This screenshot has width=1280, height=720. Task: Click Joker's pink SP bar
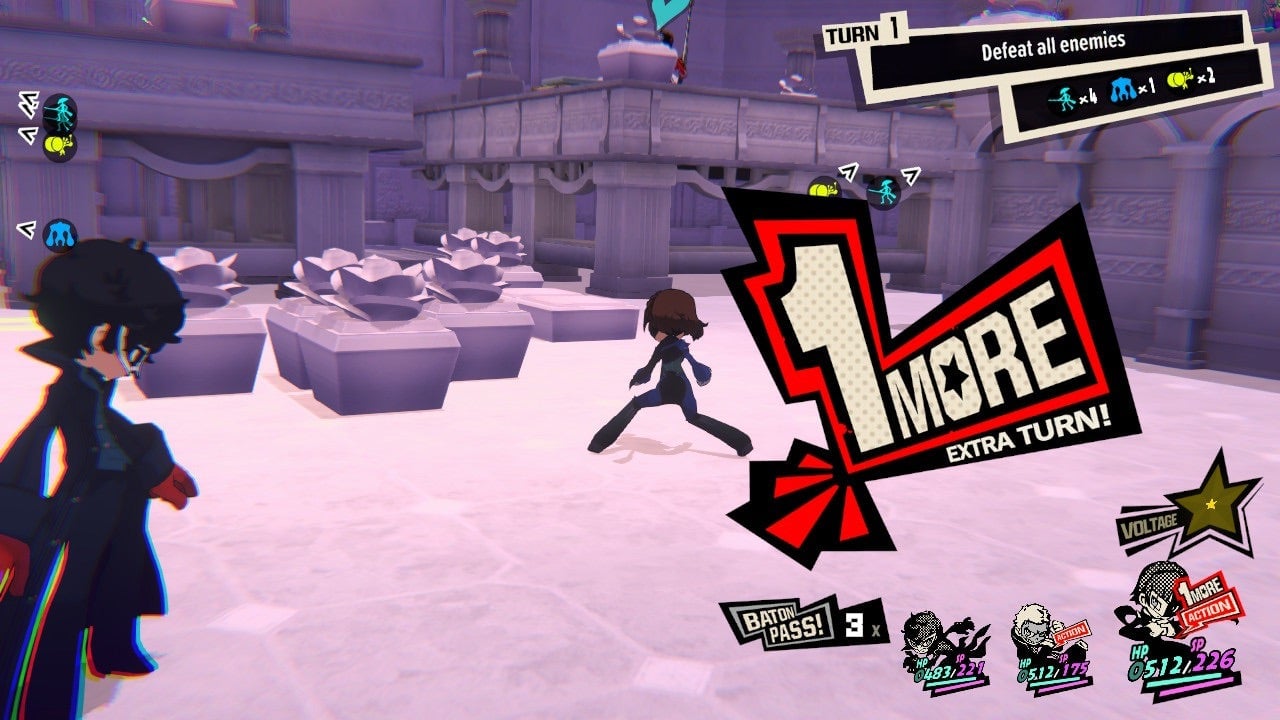[1195, 692]
